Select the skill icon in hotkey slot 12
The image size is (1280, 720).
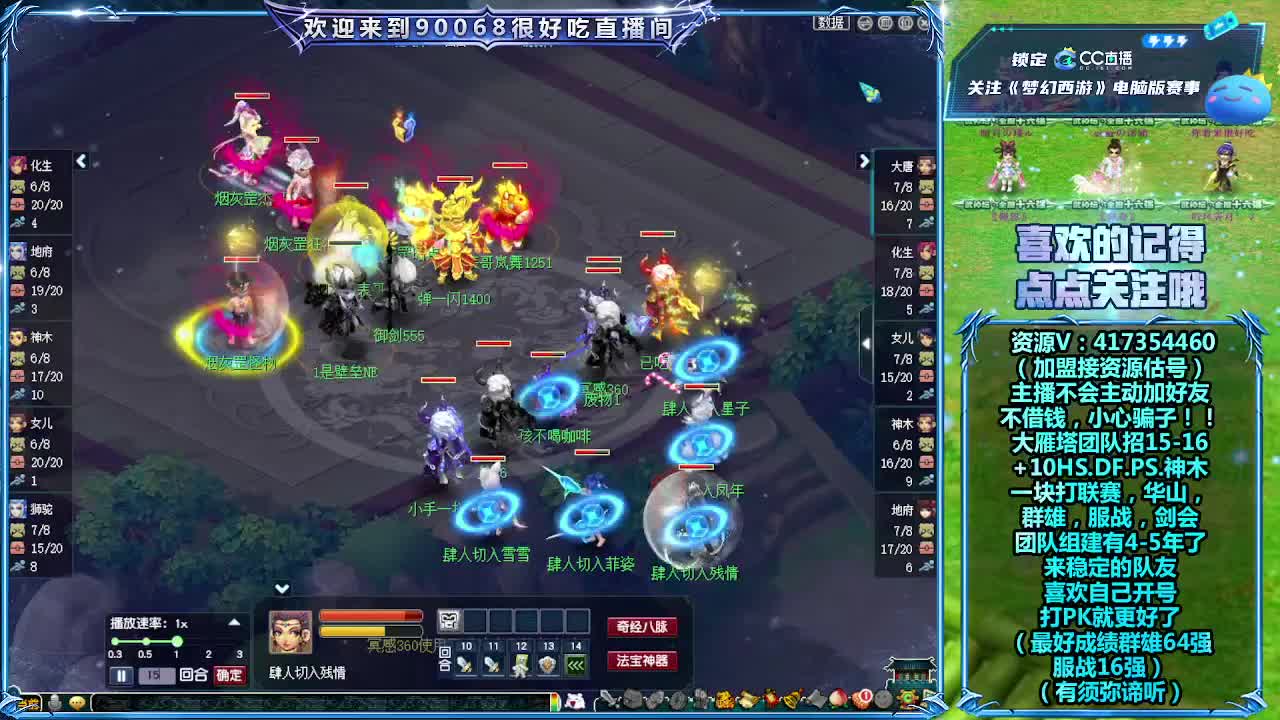coord(521,664)
